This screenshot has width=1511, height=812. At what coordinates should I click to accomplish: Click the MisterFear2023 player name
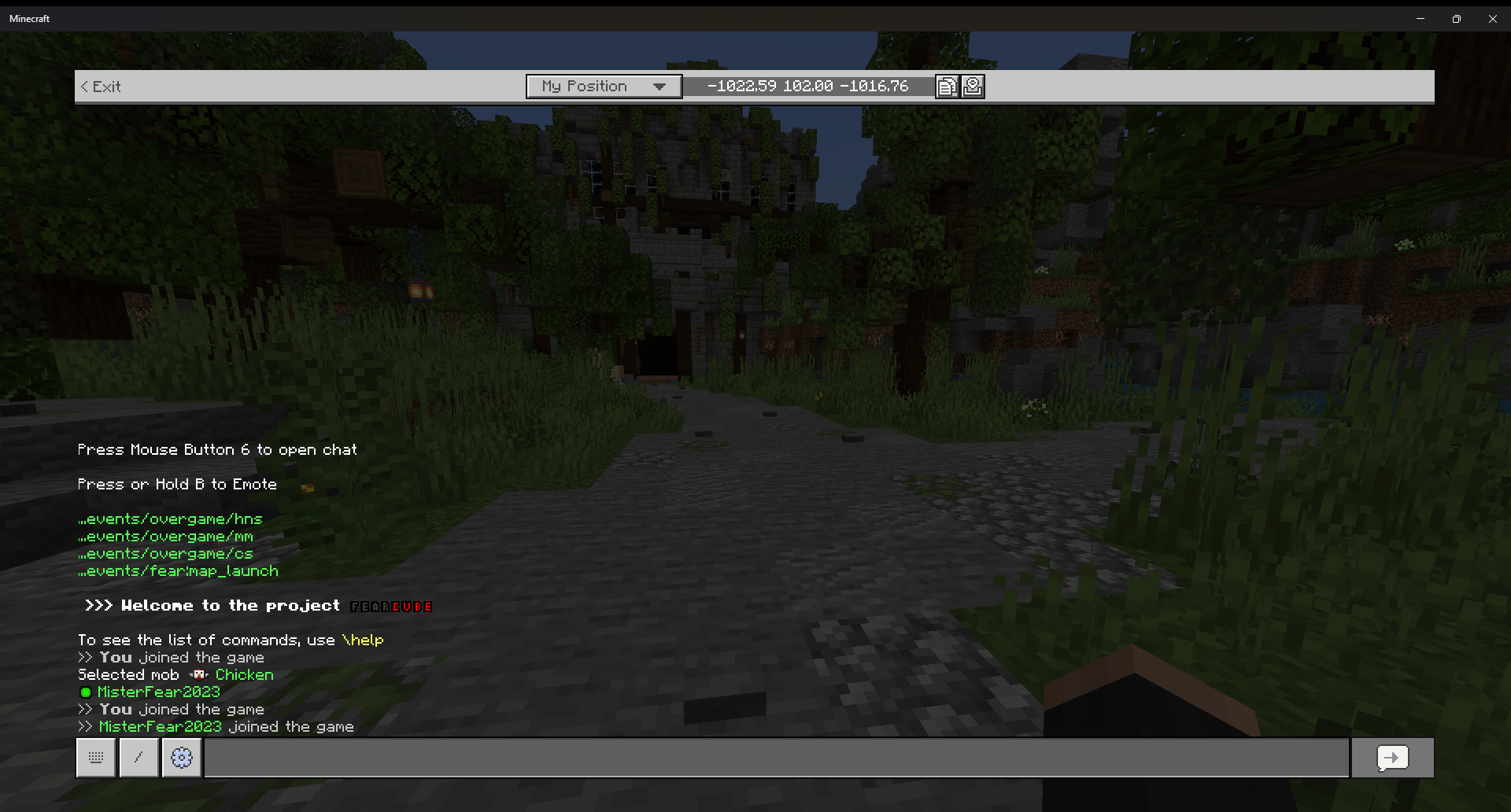coord(158,692)
